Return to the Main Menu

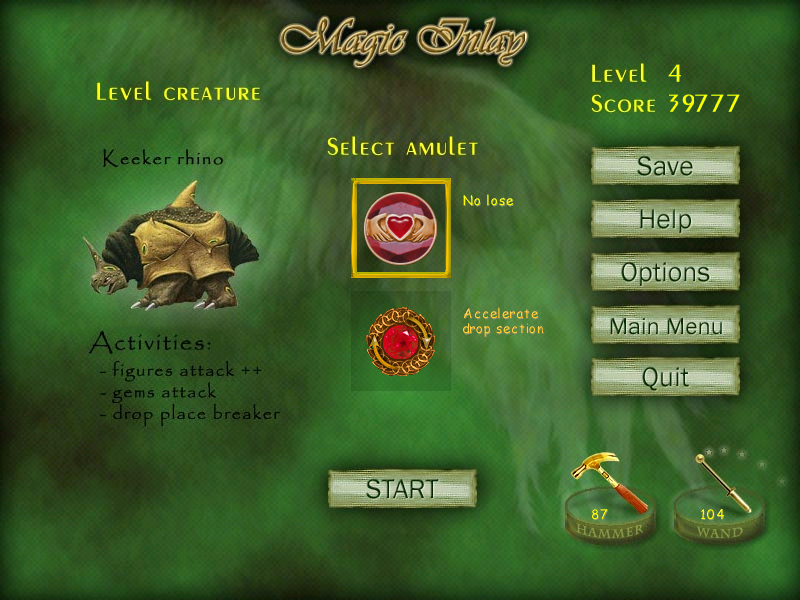click(665, 325)
